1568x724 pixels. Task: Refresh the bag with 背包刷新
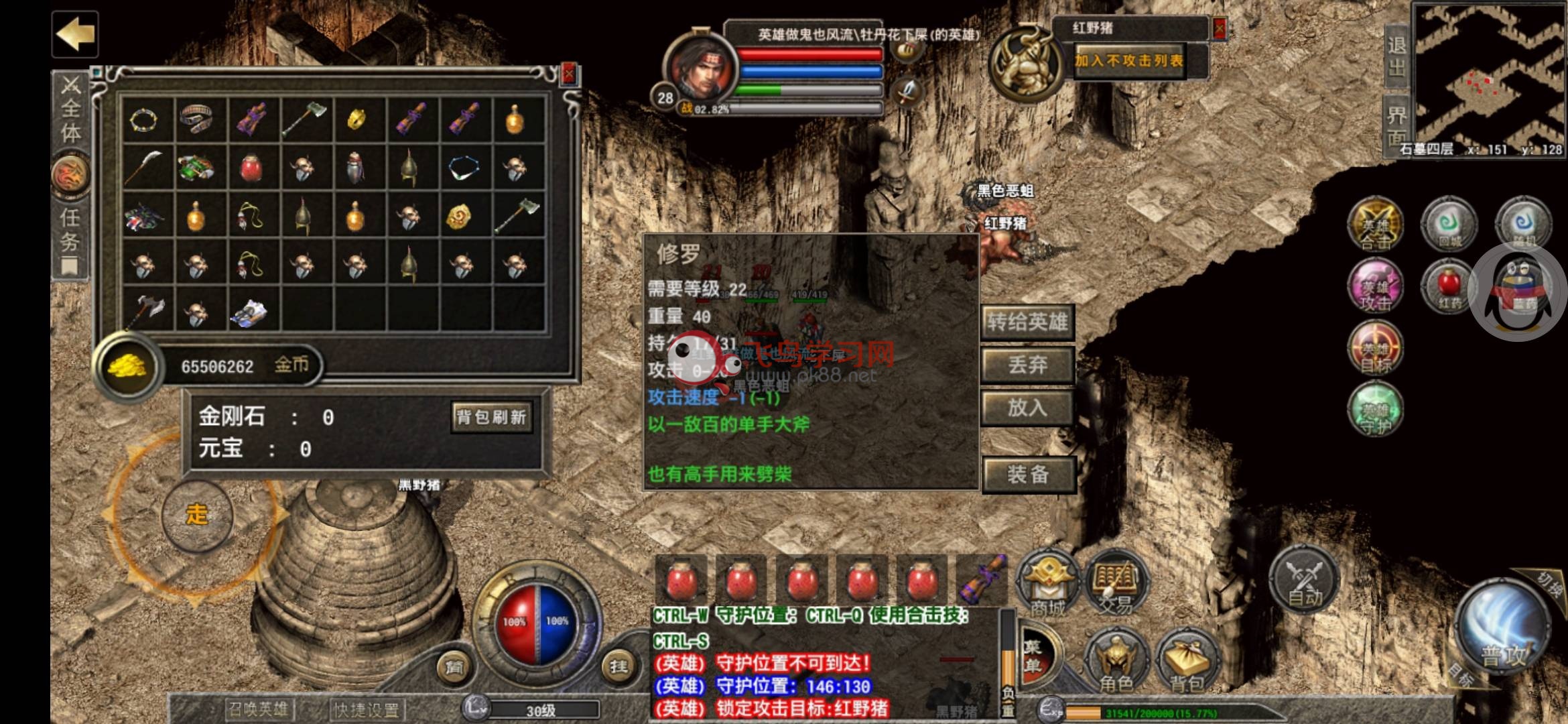[491, 417]
